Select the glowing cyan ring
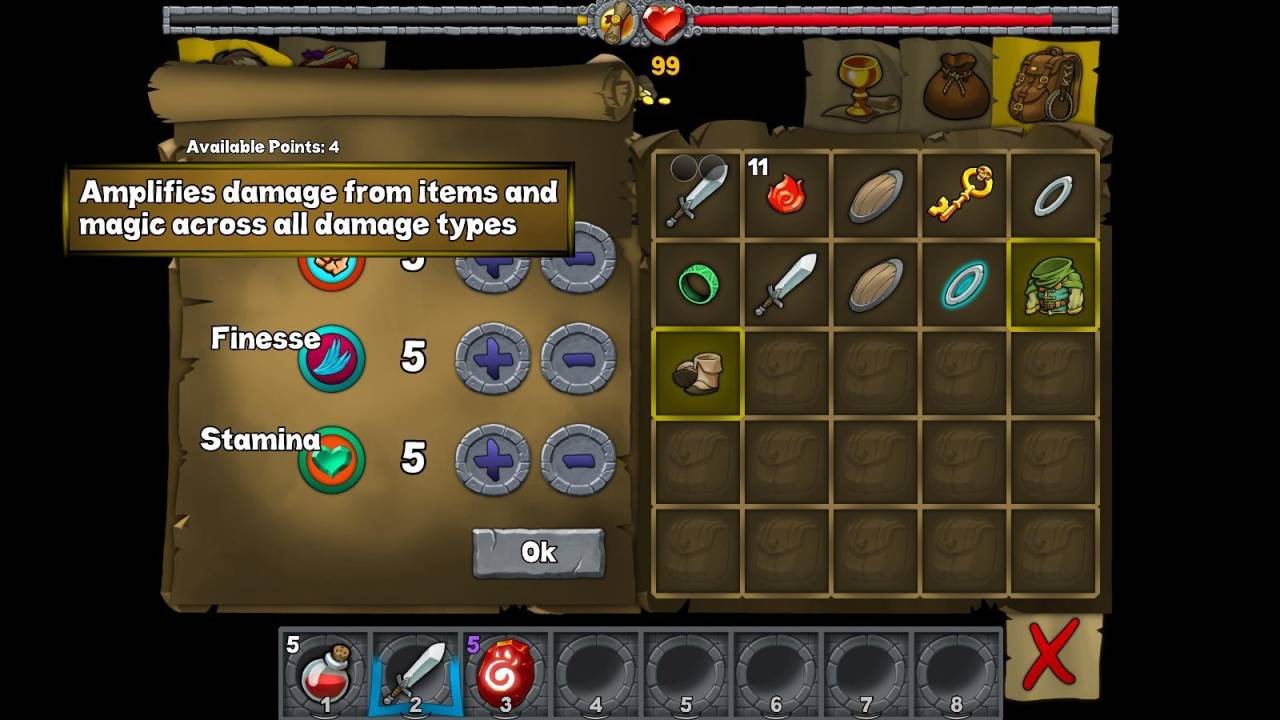Viewport: 1280px width, 720px height. coord(963,285)
